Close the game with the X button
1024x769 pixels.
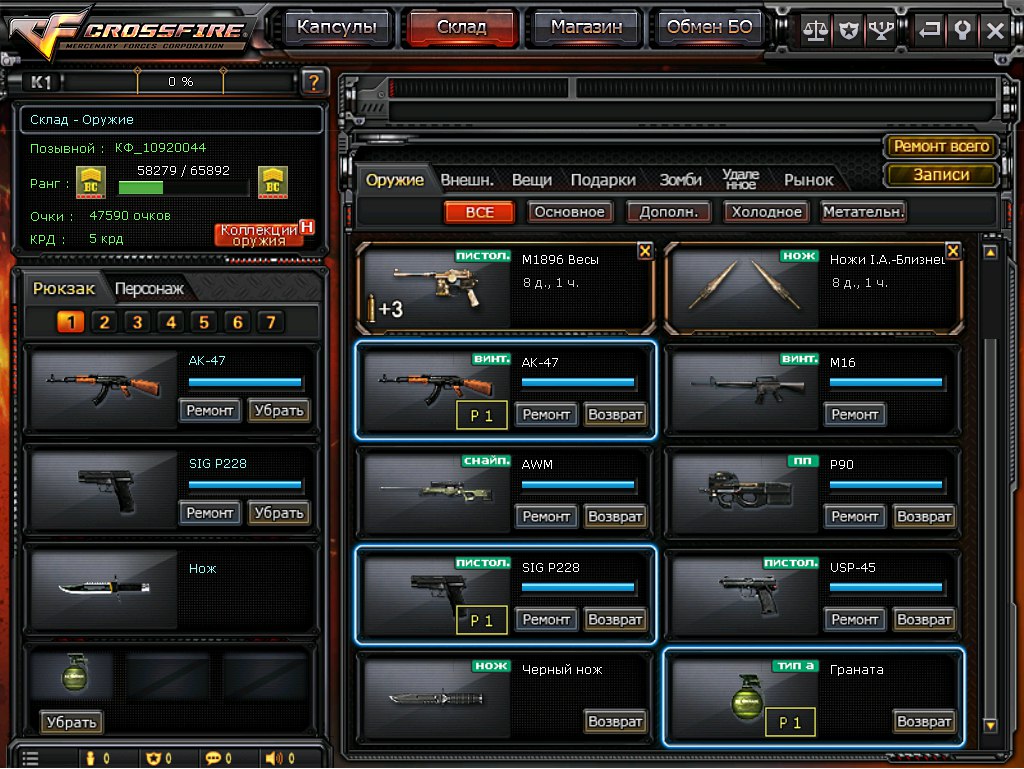995,30
